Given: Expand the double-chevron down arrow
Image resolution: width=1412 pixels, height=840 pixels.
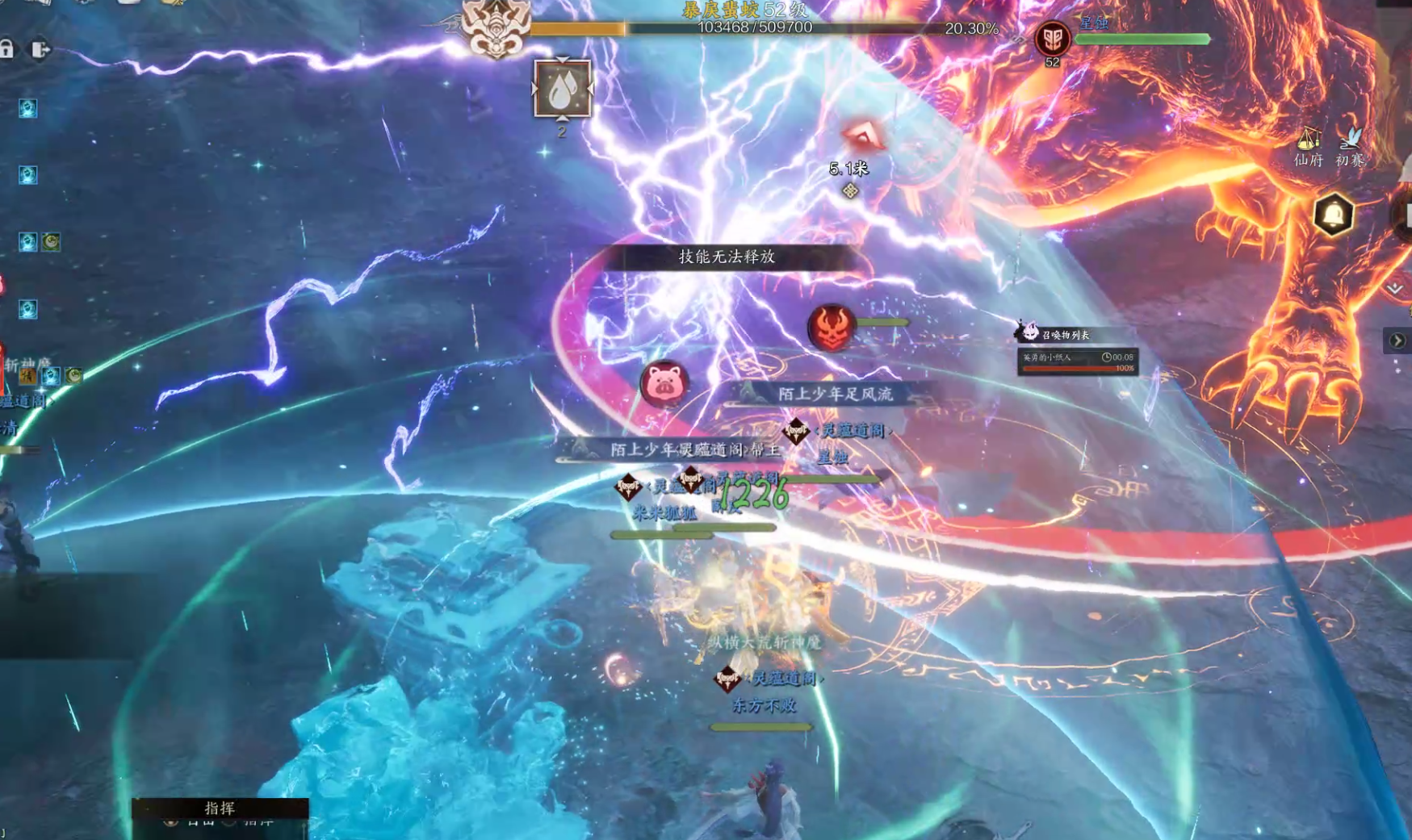Looking at the screenshot, I should pos(1395,288).
